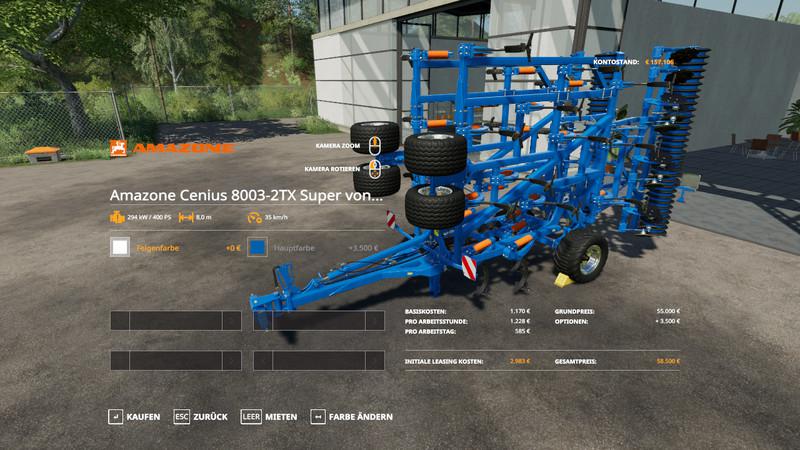This screenshot has height=450, width=800.
Task: Select the white Felgenfarbe color swatch
Action: (120, 247)
